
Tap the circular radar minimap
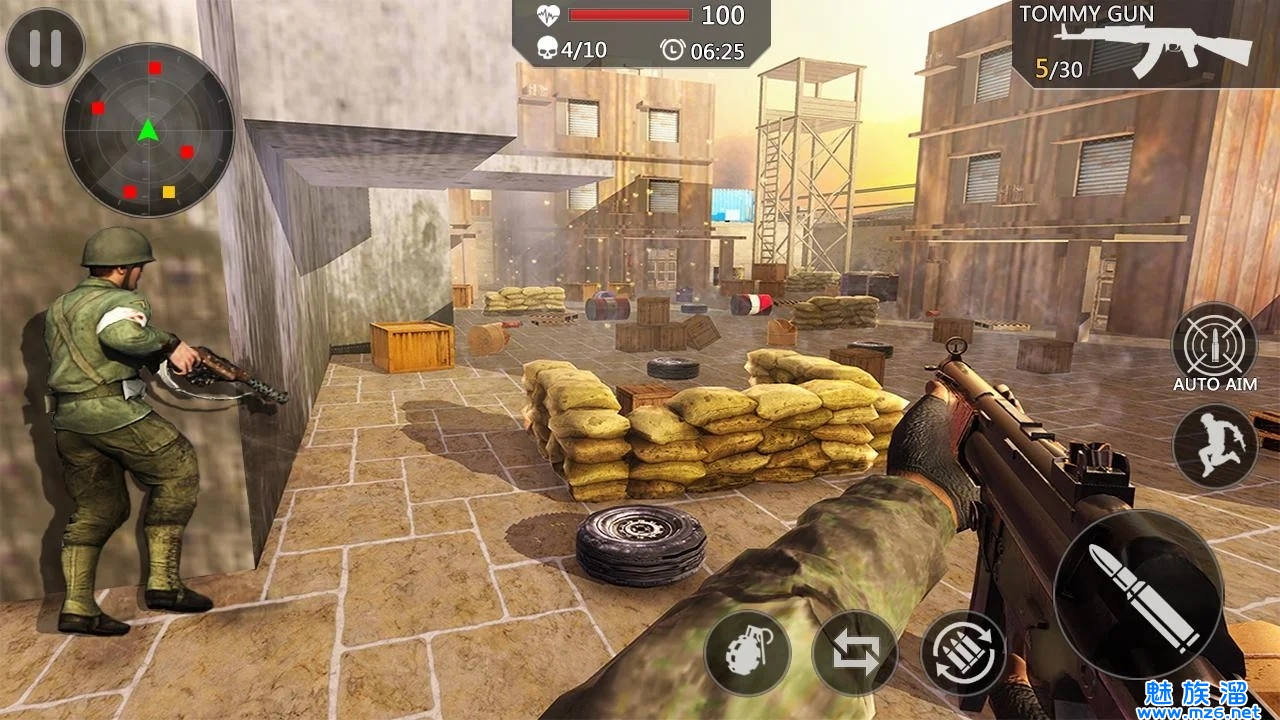[x=148, y=130]
